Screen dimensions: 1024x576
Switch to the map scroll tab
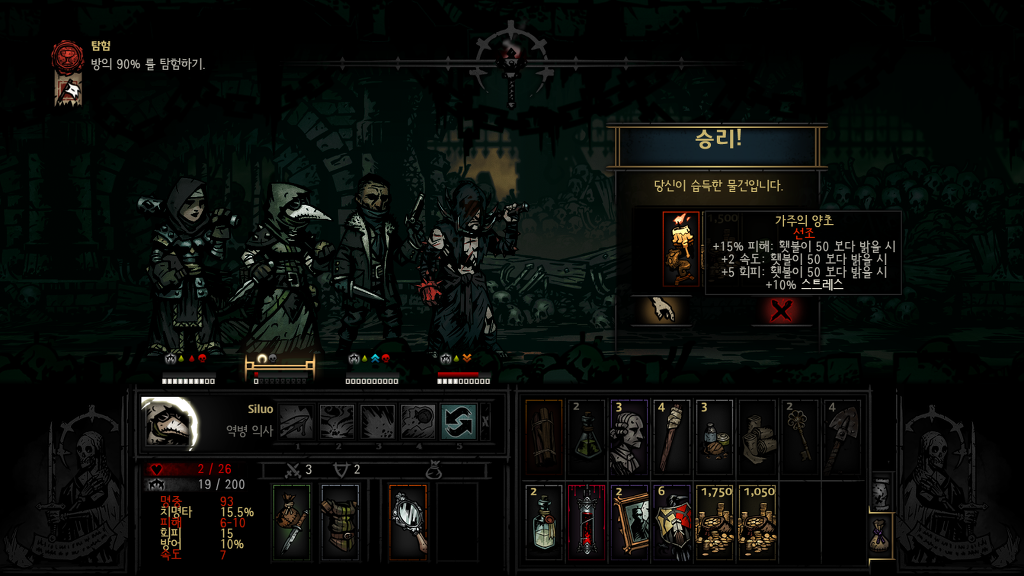tap(881, 492)
